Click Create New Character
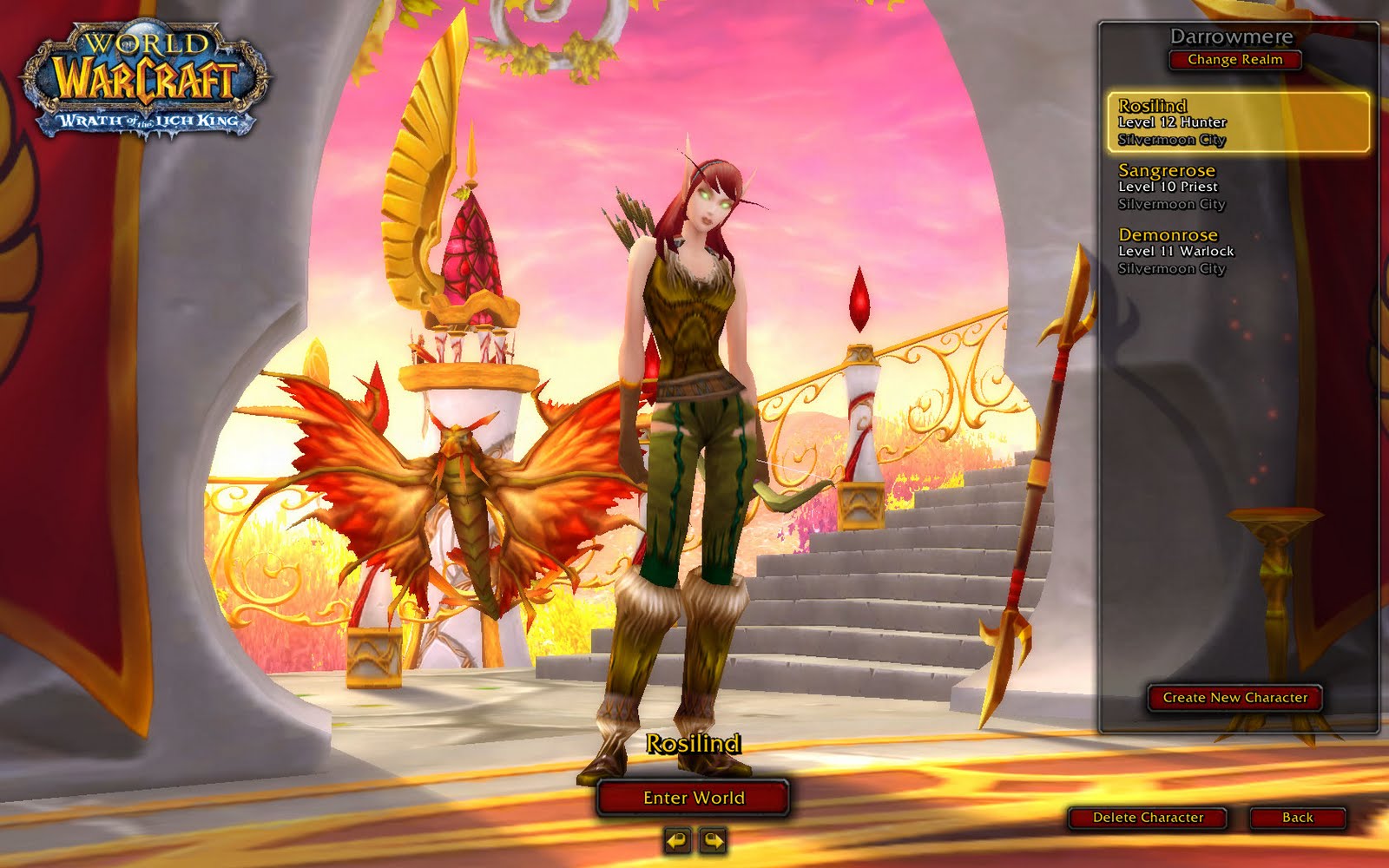 [1236, 697]
